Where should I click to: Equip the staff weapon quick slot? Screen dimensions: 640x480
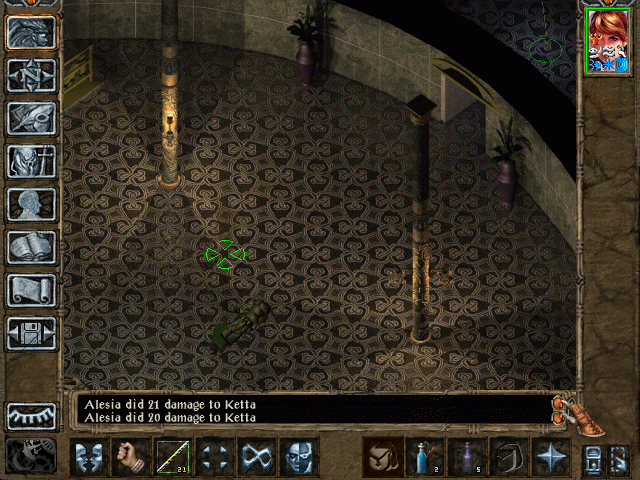pyautogui.click(x=173, y=458)
